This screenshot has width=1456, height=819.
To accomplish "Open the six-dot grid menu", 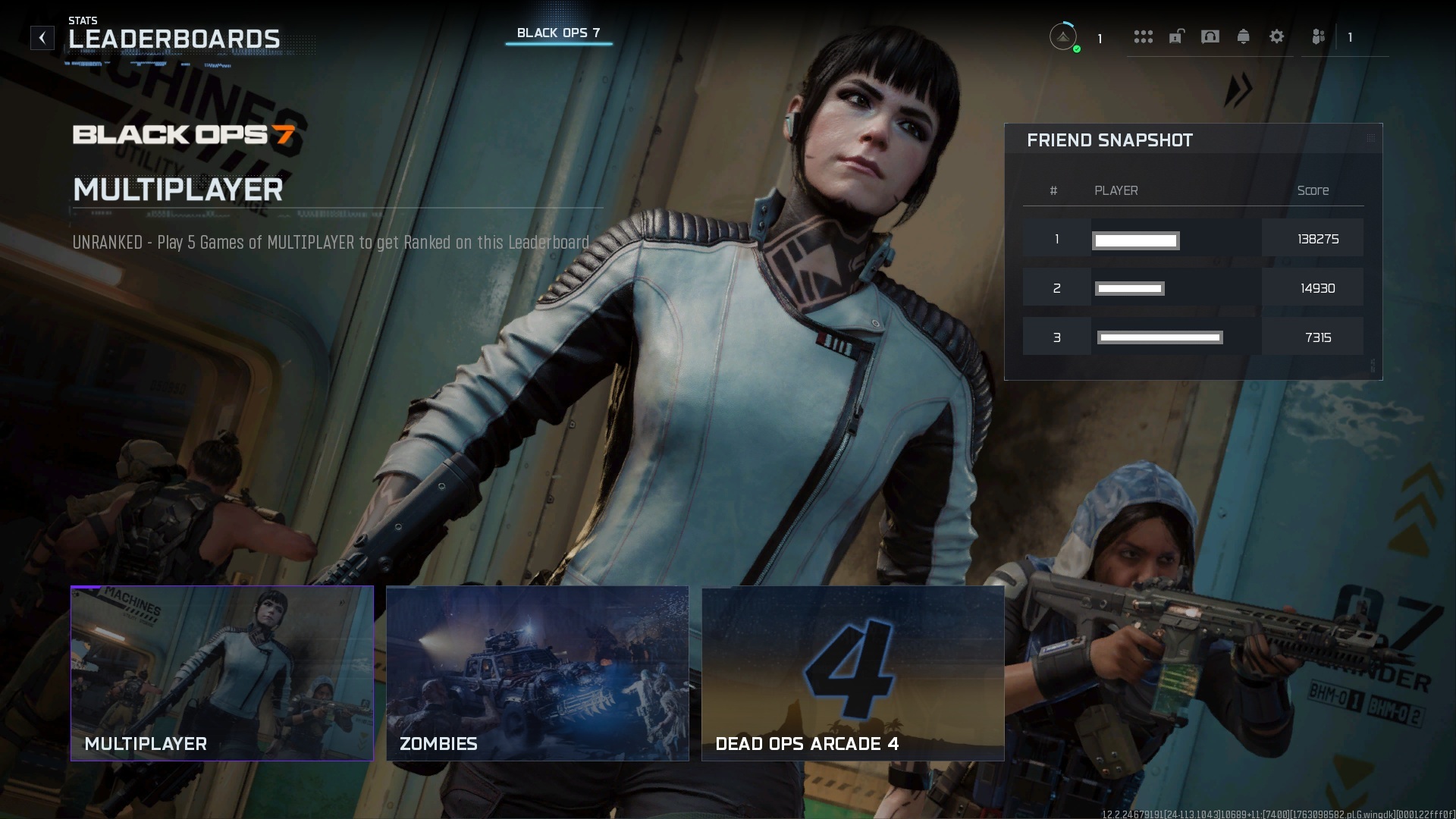I will (x=1143, y=36).
